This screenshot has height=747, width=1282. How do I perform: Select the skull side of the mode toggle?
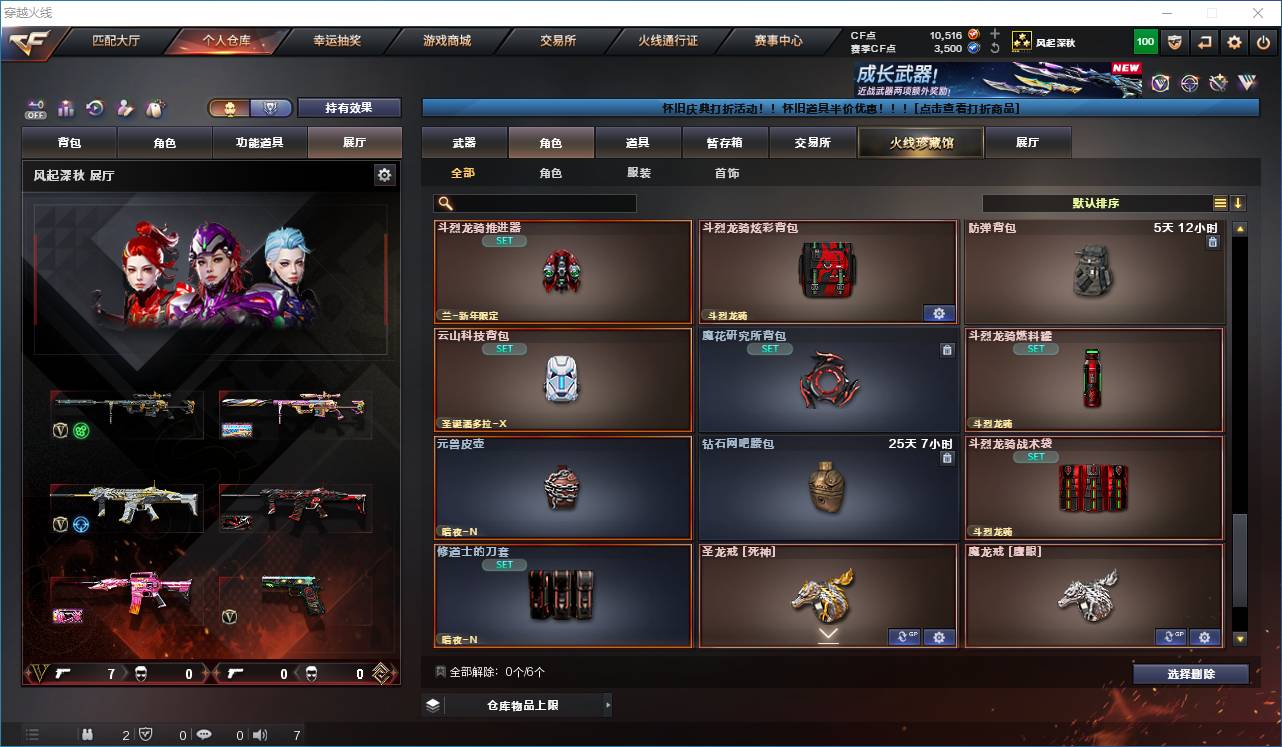click(231, 109)
